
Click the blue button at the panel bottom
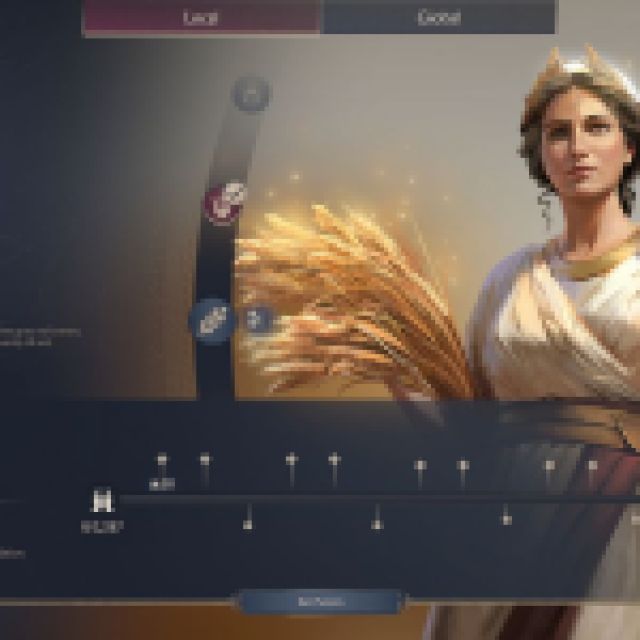[x=320, y=602]
